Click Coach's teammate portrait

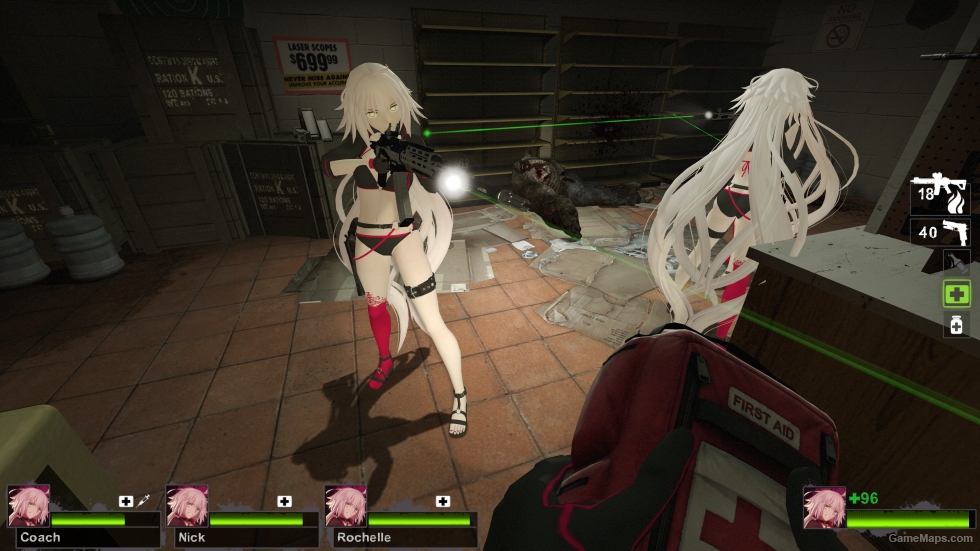[28, 507]
